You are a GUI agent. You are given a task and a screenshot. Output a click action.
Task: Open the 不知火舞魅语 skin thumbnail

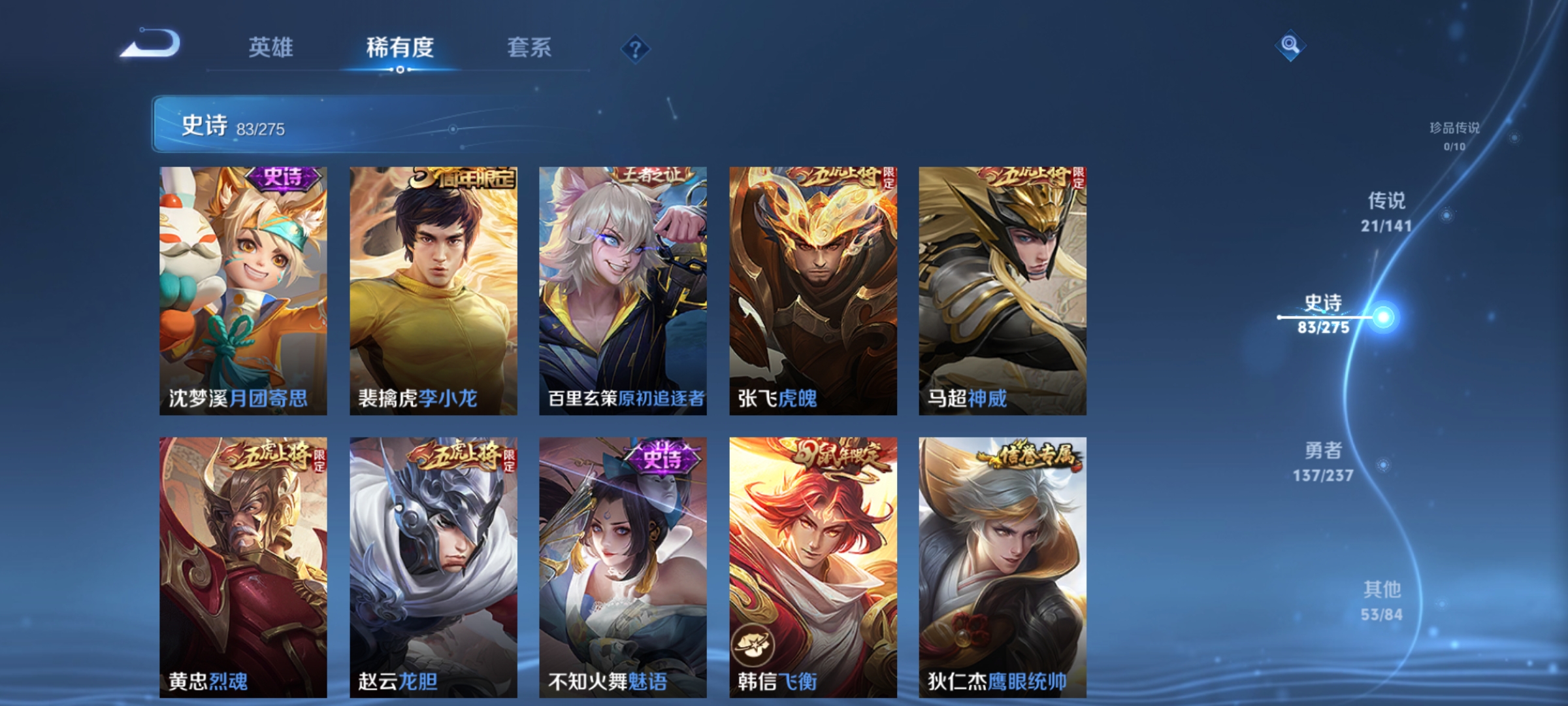(619, 556)
